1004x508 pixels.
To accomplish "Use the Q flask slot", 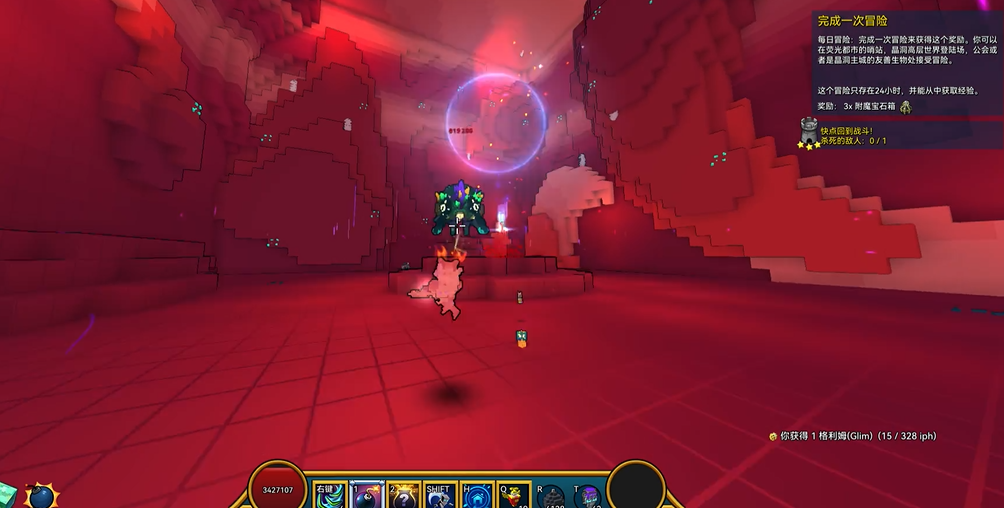I will point(514,495).
